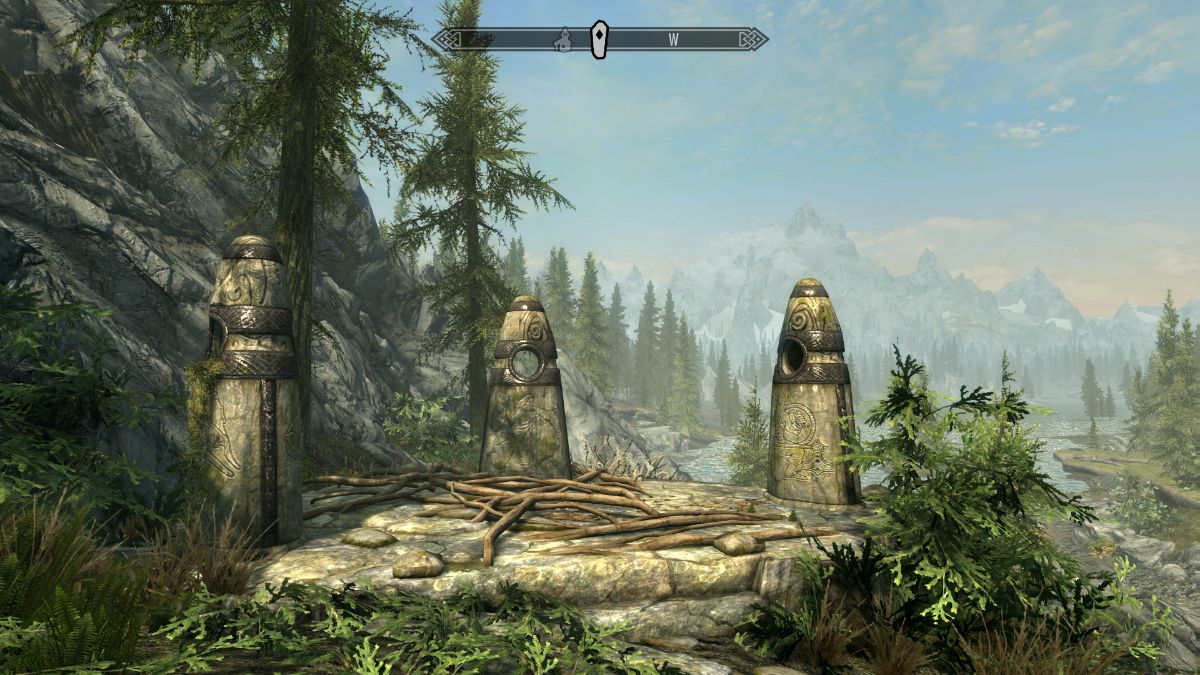
Task: Select the standing stone marker on the compass
Action: coord(598,39)
